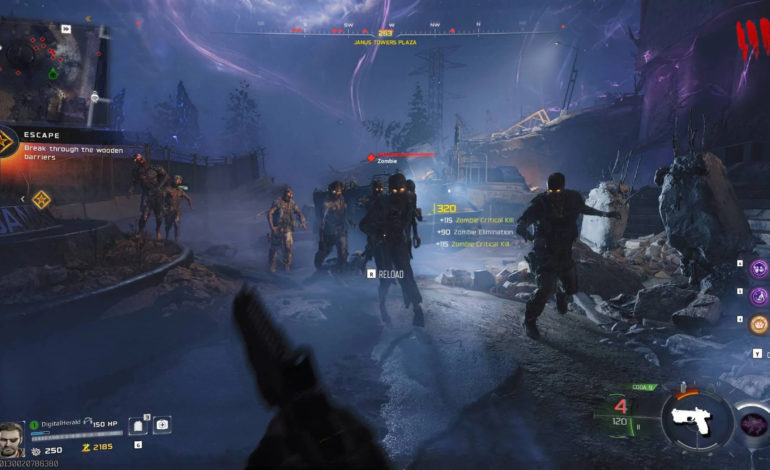Image resolution: width=770 pixels, height=470 pixels.
Task: Select the armor plate slot
Action: [138, 427]
